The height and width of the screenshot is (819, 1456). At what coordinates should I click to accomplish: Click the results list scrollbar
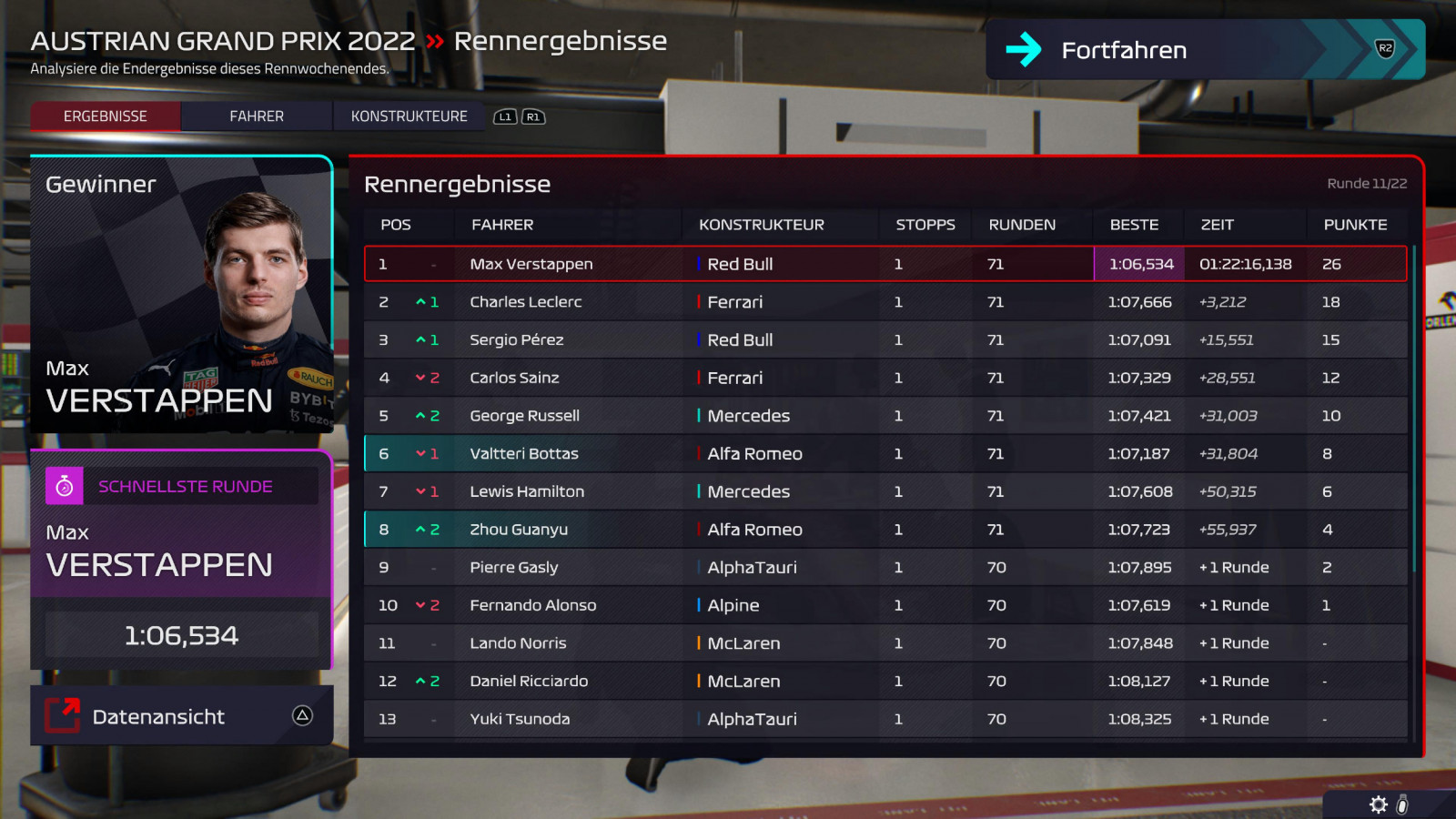[x=1413, y=409]
